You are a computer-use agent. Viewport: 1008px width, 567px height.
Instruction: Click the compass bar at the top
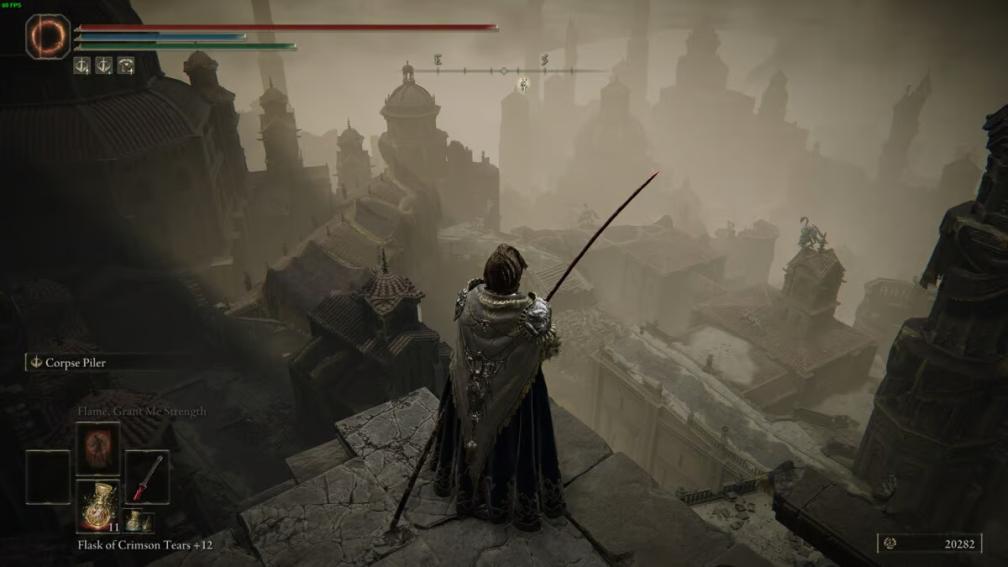[x=505, y=71]
